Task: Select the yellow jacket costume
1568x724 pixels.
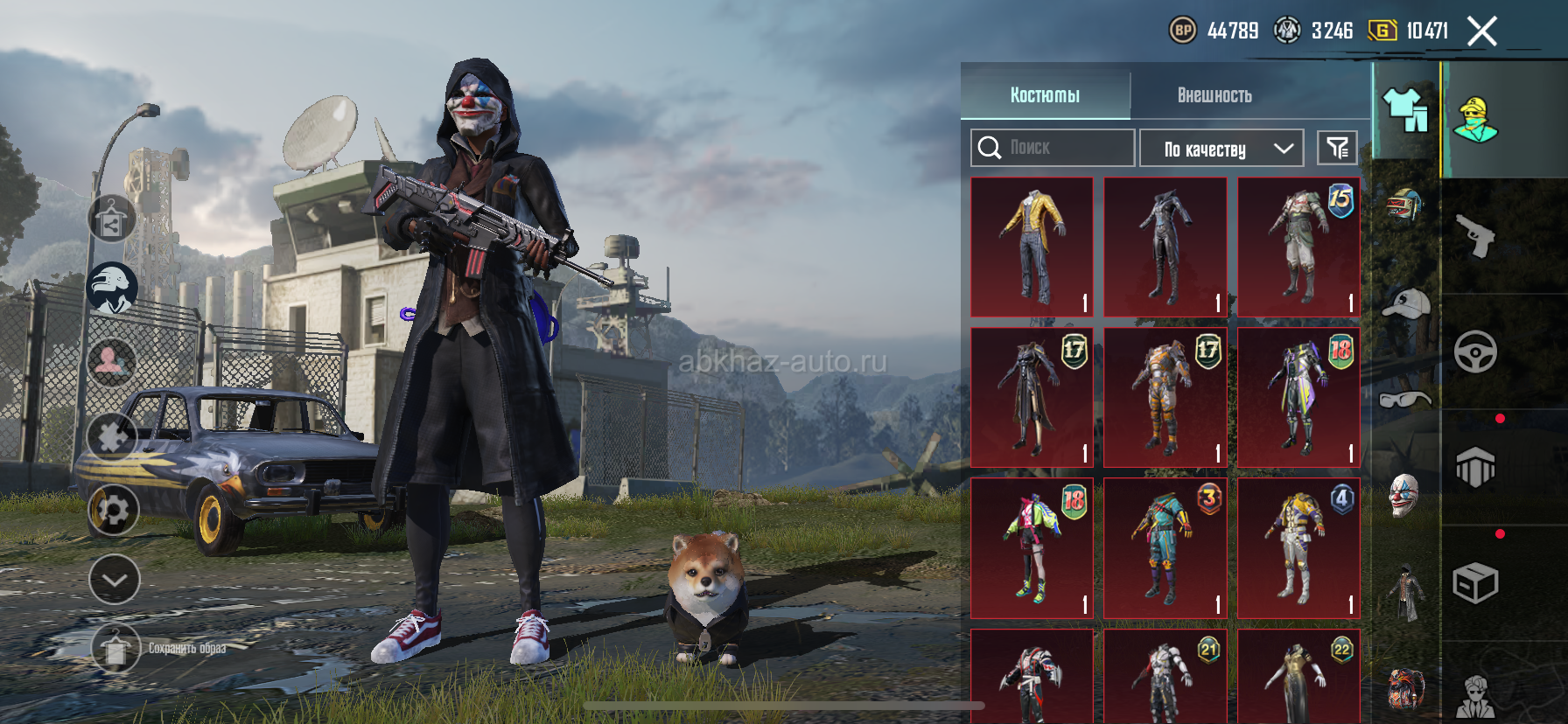Action: coord(1032,247)
